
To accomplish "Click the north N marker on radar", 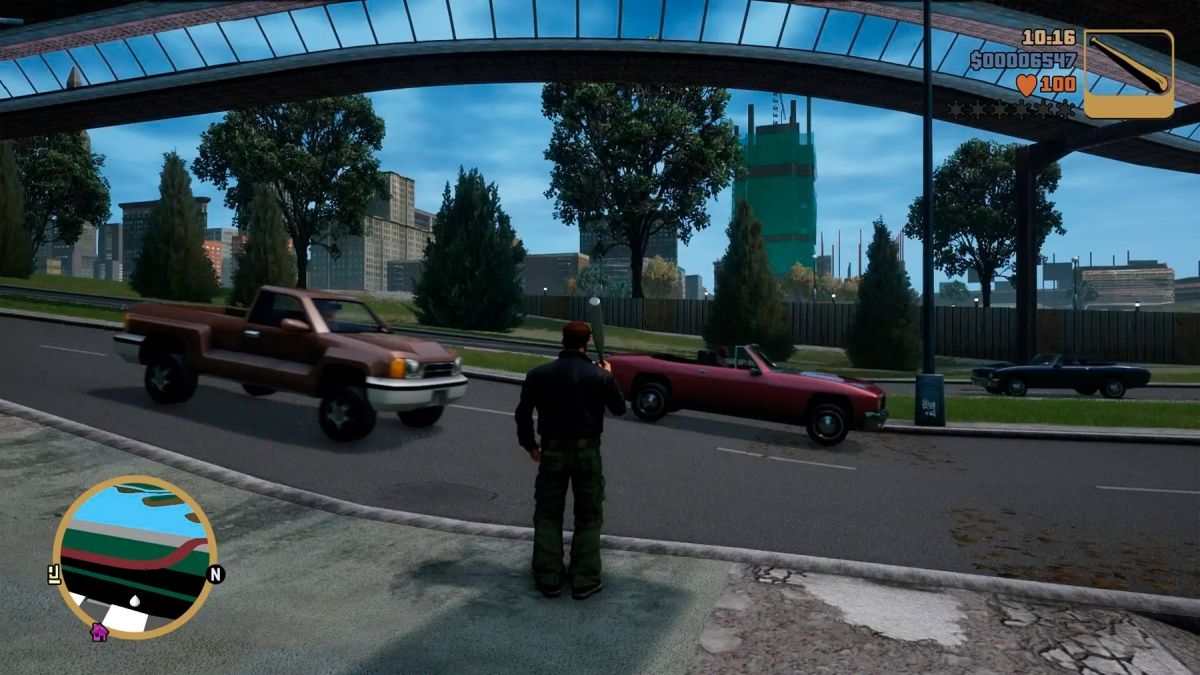I will click(x=216, y=574).
